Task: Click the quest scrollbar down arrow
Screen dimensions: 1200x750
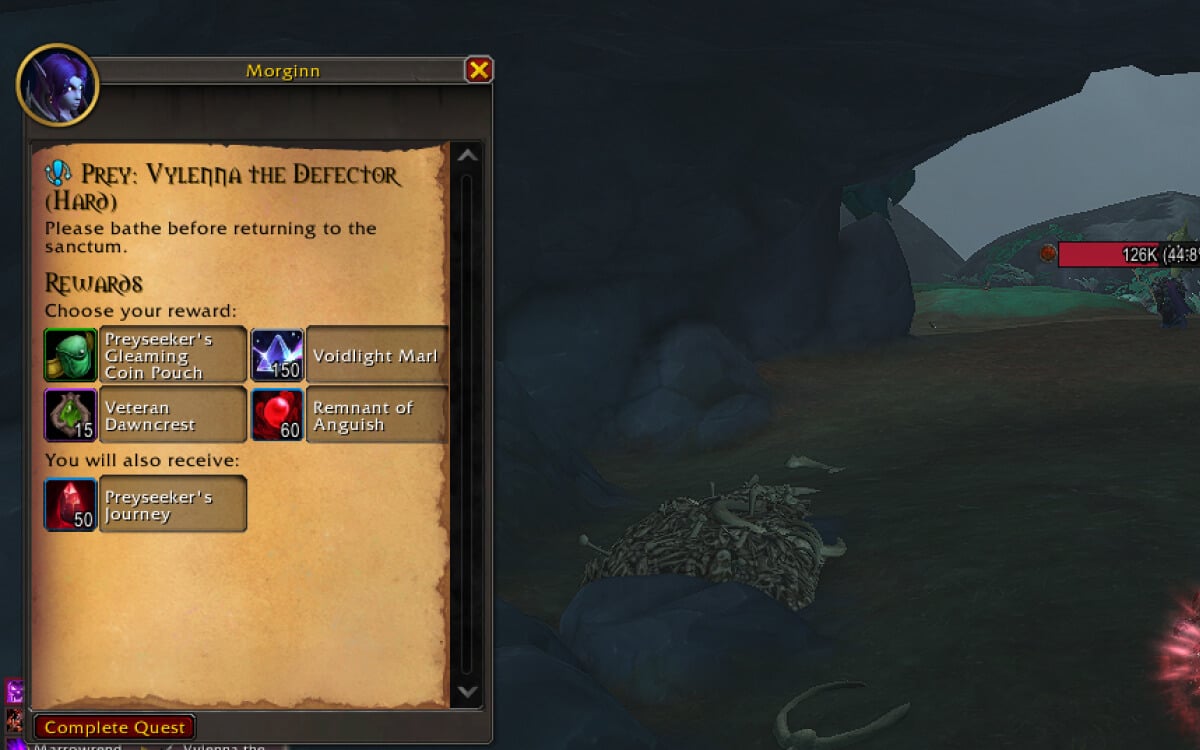Action: [x=467, y=691]
